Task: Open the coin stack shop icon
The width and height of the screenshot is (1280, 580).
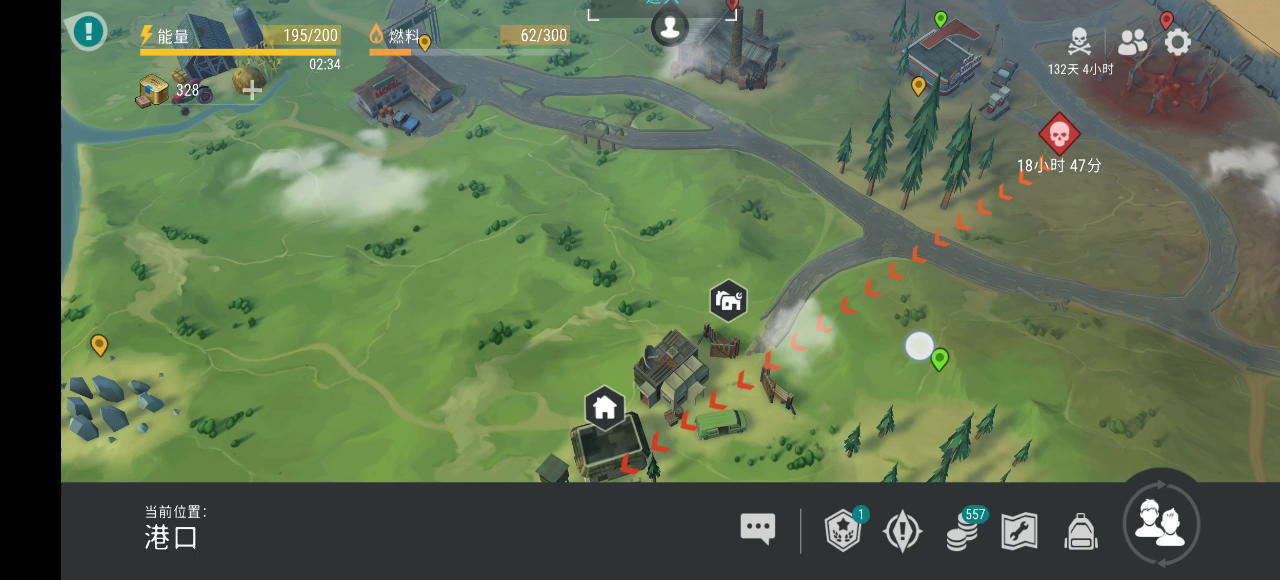Action: click(962, 531)
